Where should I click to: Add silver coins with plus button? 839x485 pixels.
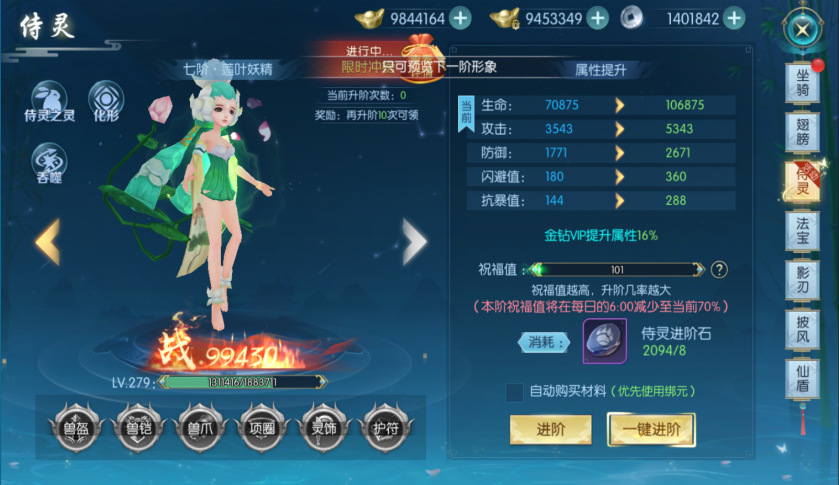point(734,18)
